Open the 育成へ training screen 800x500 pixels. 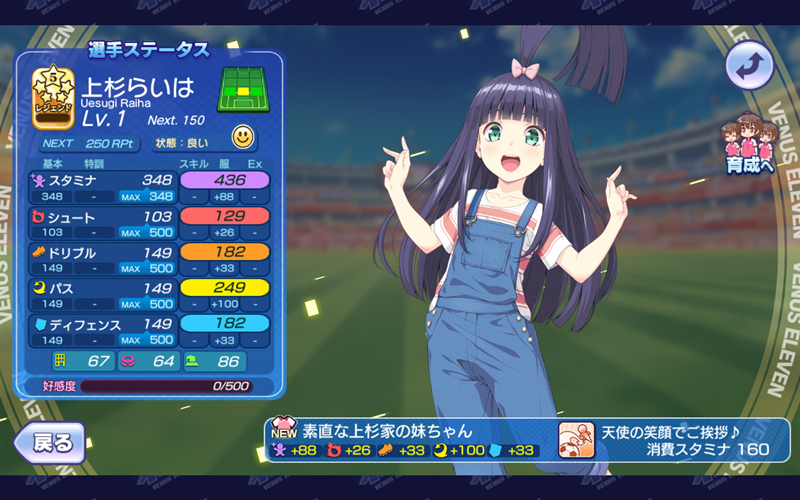(x=750, y=147)
